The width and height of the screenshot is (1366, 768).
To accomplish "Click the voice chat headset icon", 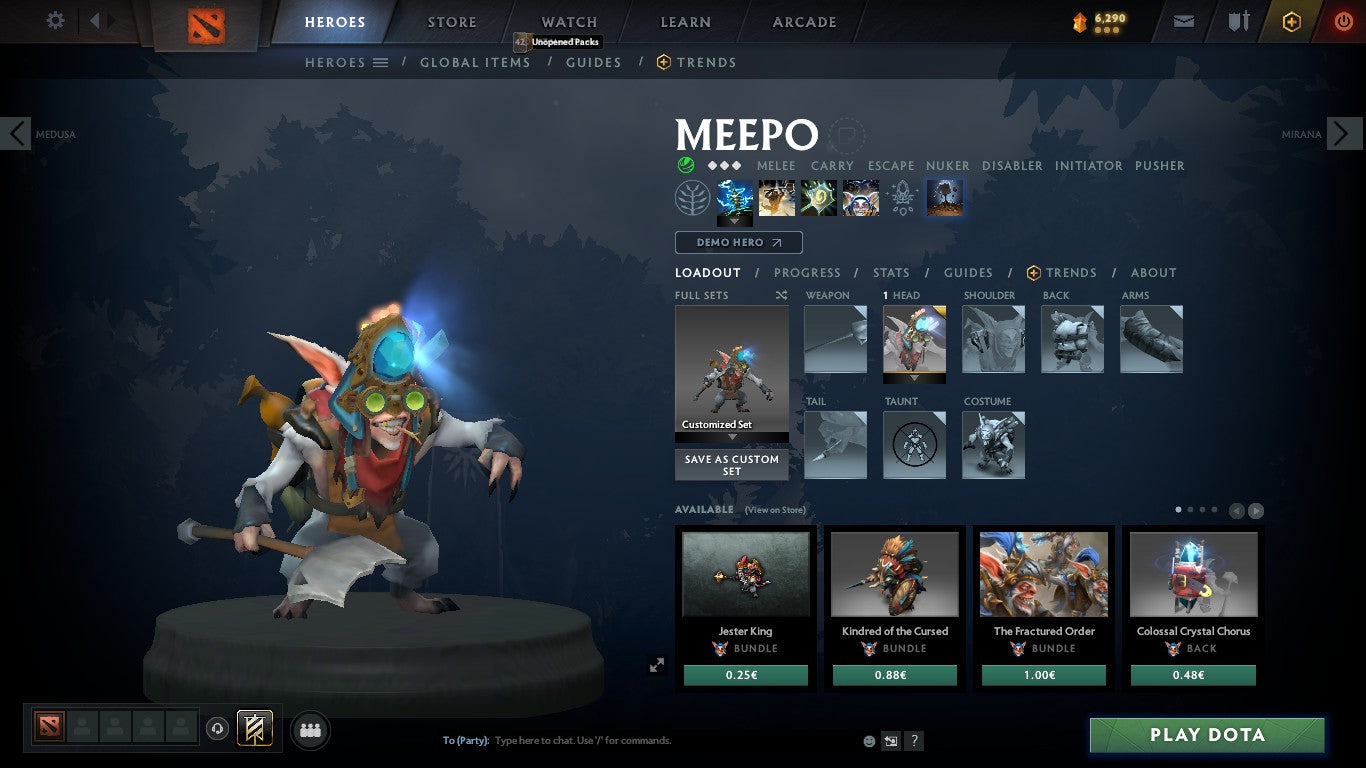I will (218, 729).
